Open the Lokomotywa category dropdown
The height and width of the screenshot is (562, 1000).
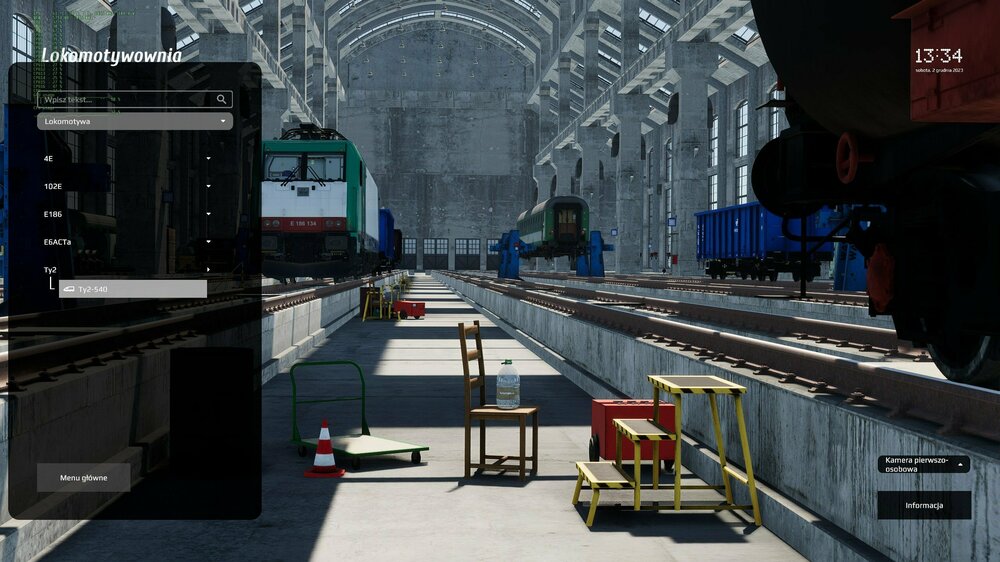[x=135, y=121]
